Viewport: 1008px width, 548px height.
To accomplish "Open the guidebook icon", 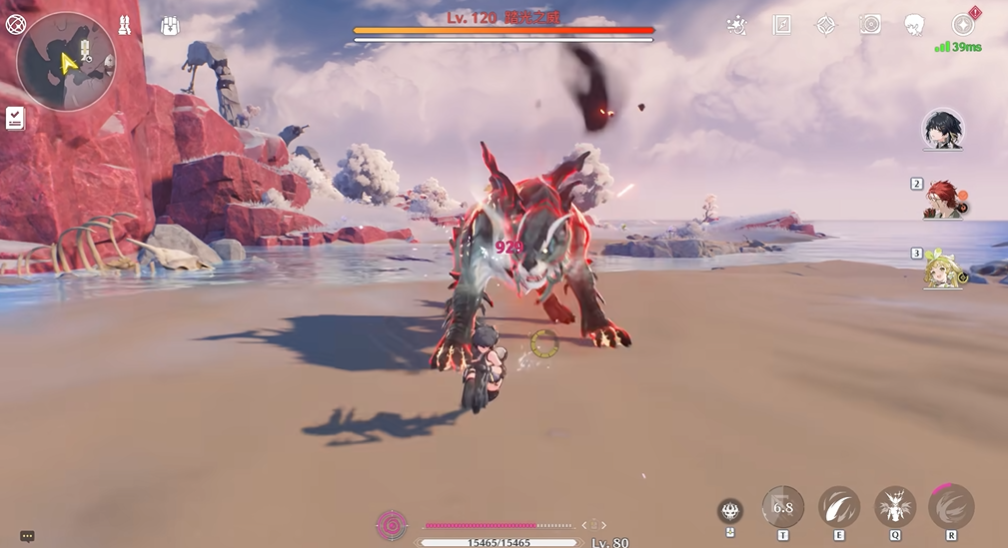I will pyautogui.click(x=782, y=25).
